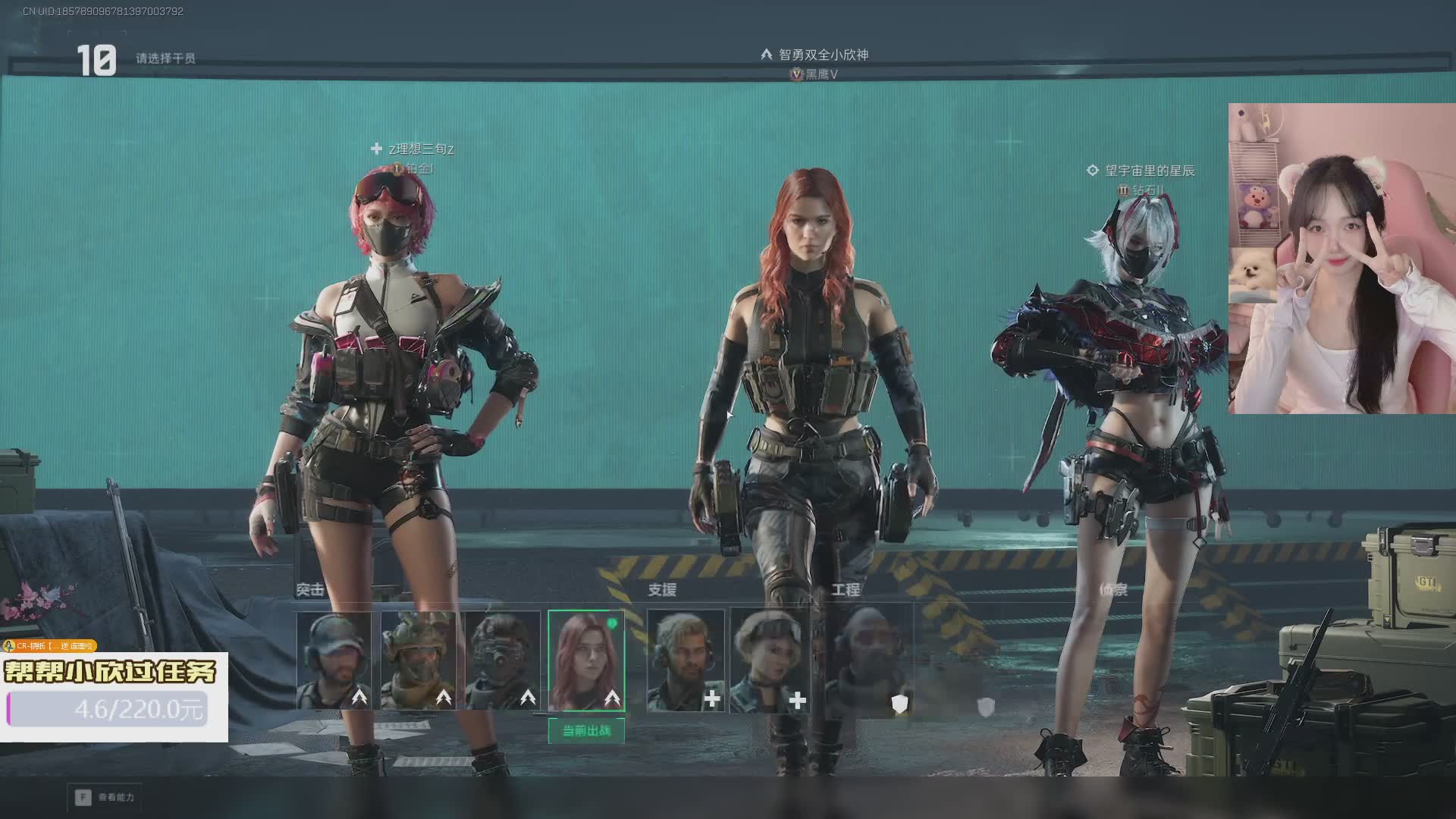
Task: Choose the blond bearded support operator
Action: click(686, 661)
